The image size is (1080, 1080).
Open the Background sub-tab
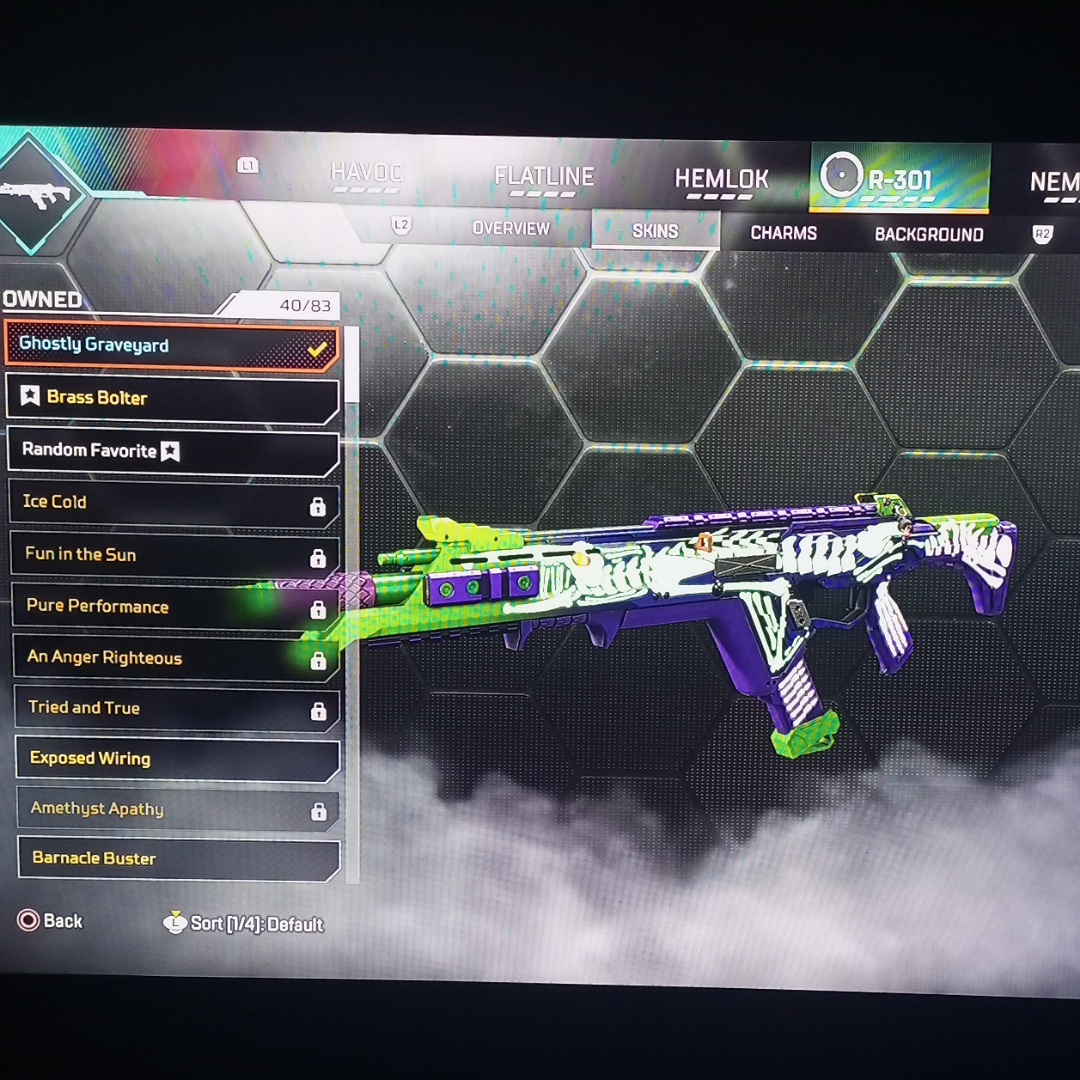[x=929, y=236]
